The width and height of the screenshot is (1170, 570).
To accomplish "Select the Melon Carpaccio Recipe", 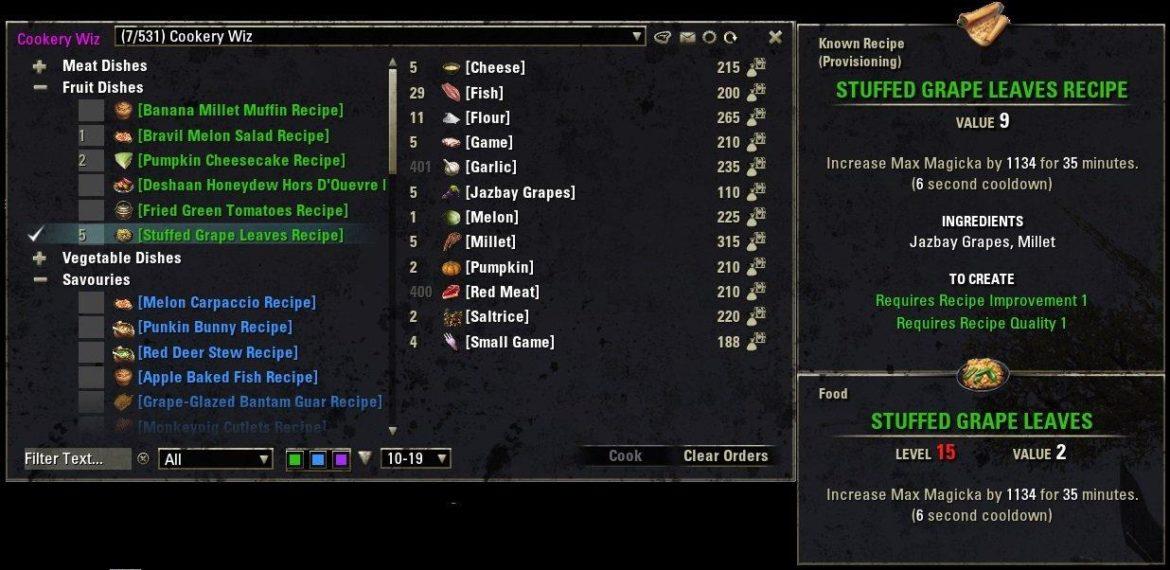I will tap(226, 302).
